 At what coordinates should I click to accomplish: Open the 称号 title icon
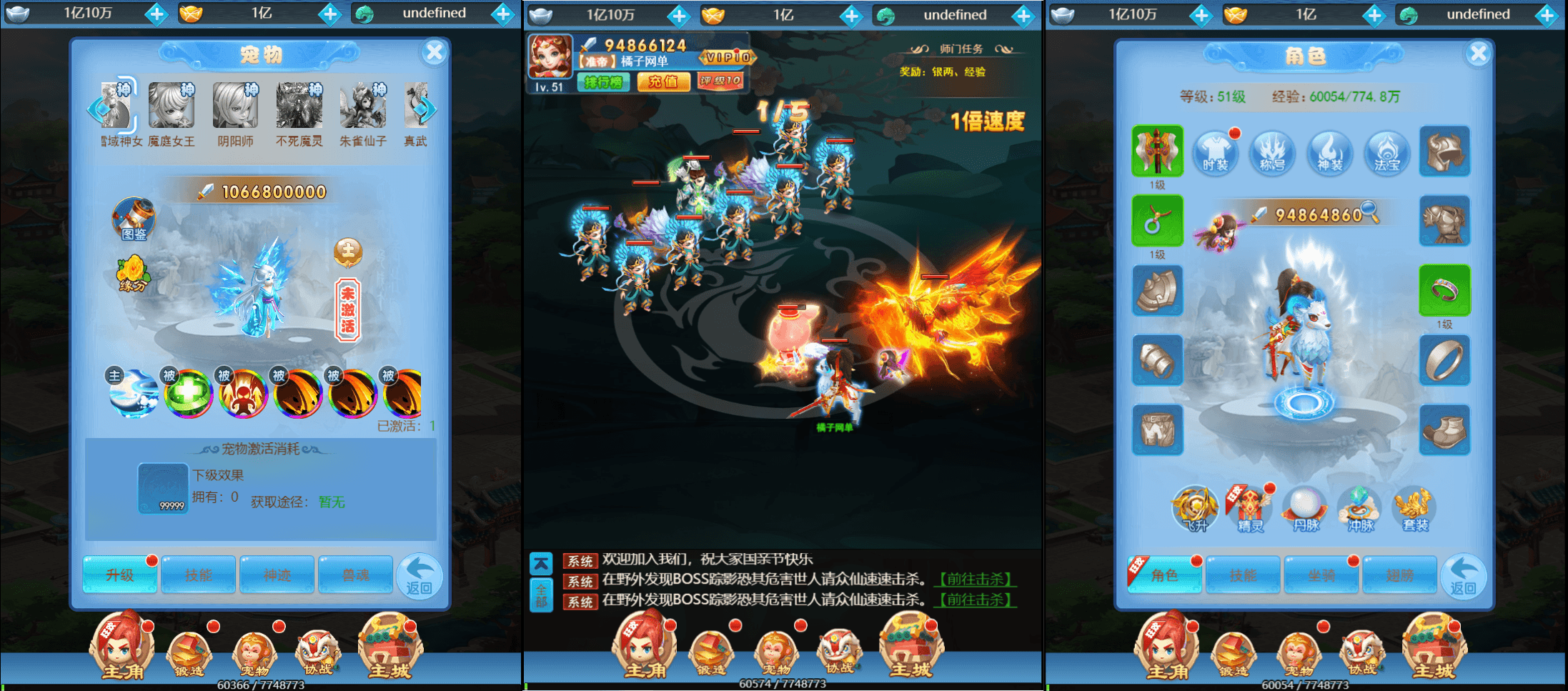point(1272,152)
